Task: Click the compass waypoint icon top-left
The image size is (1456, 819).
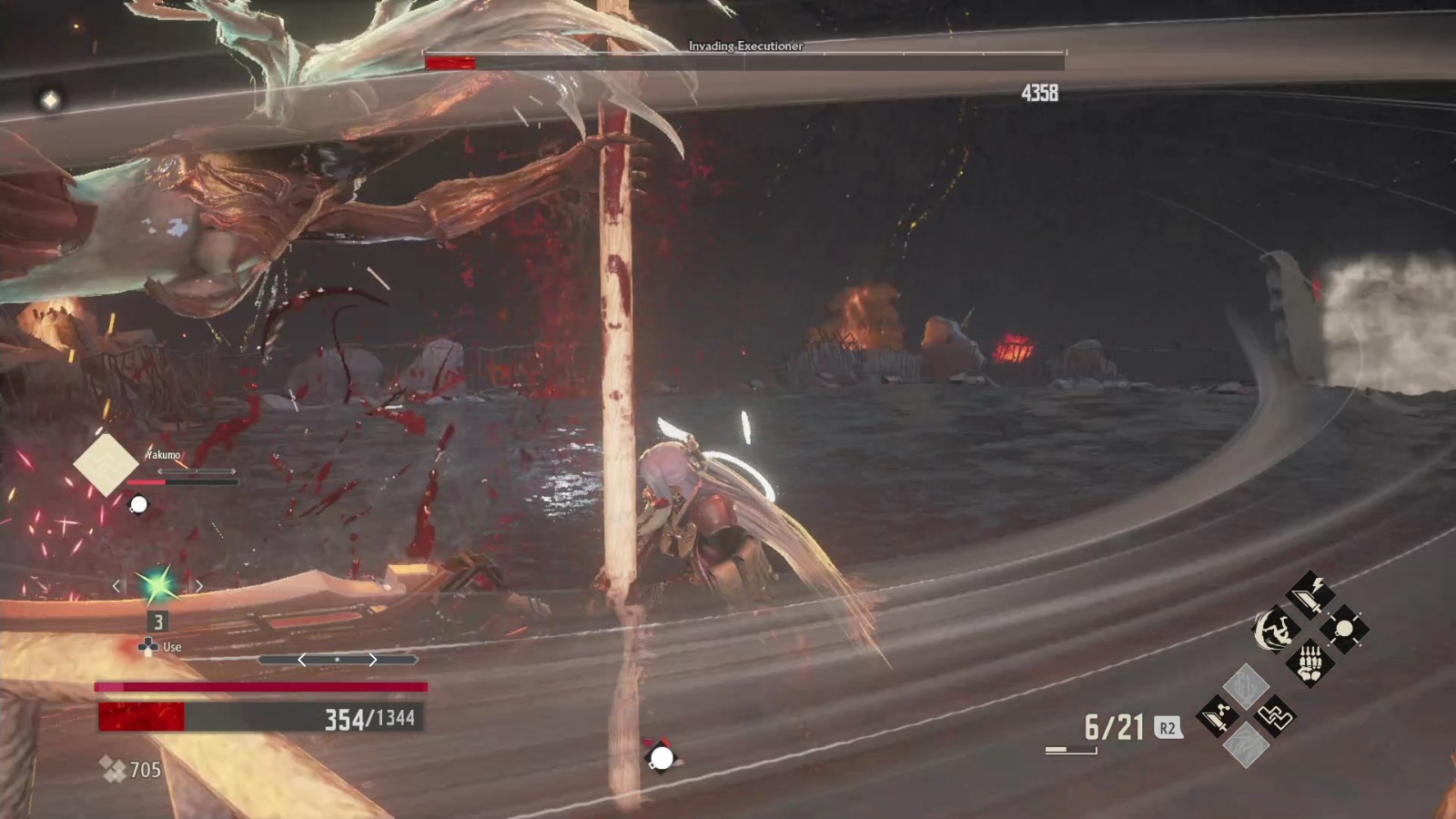Action: pos(50,98)
